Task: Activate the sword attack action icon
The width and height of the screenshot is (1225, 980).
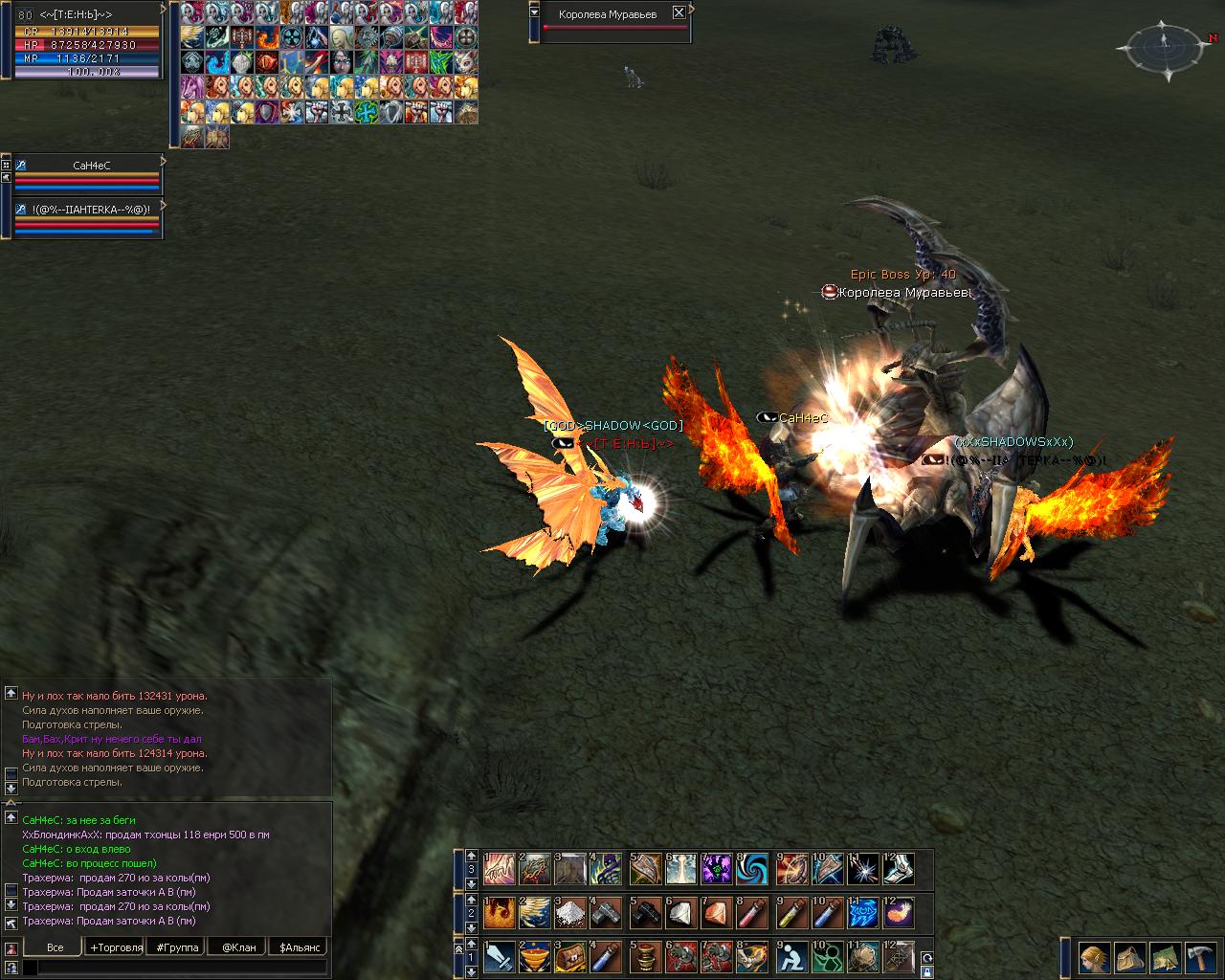Action: click(x=501, y=956)
